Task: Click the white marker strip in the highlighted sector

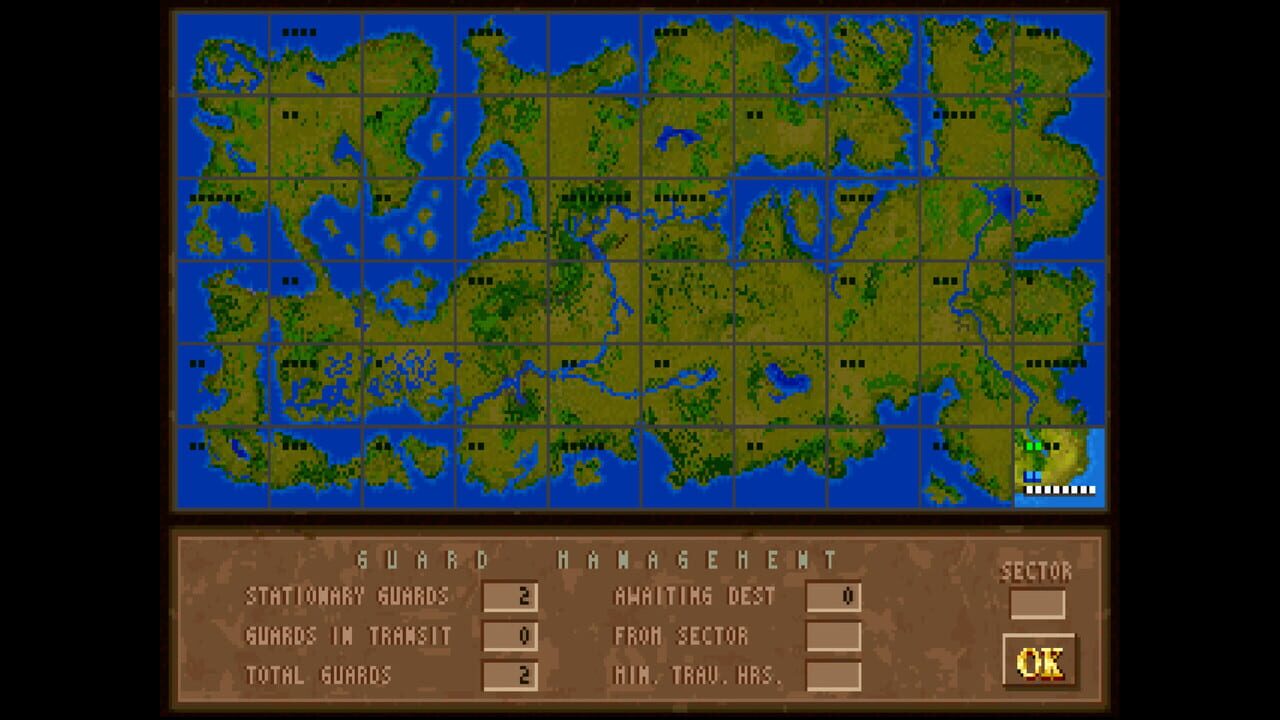Action: (1060, 490)
